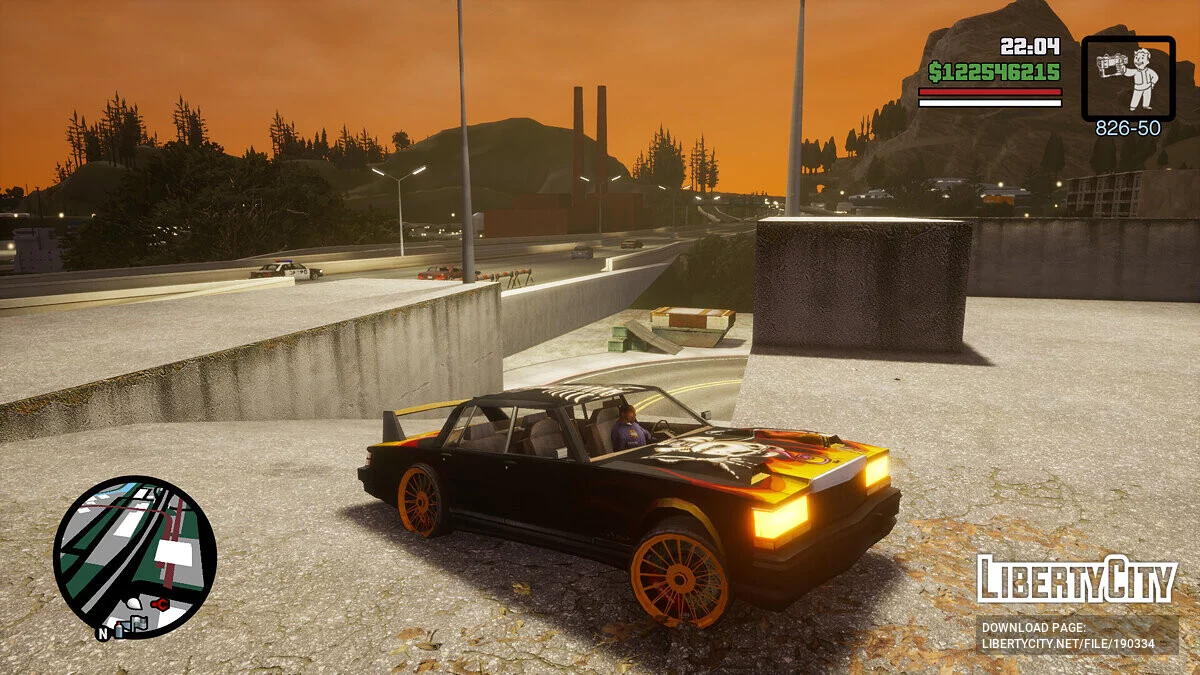Screen dimensions: 1200x675
Task: Select the equipped weapon icon
Action: tap(1128, 78)
